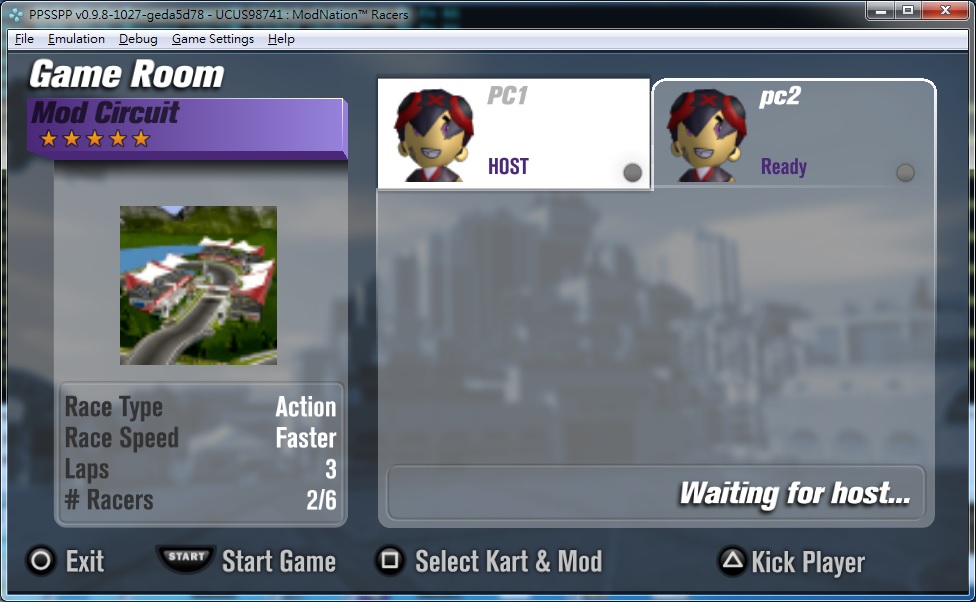
Task: Select the pc2 Ready player card
Action: click(794, 134)
